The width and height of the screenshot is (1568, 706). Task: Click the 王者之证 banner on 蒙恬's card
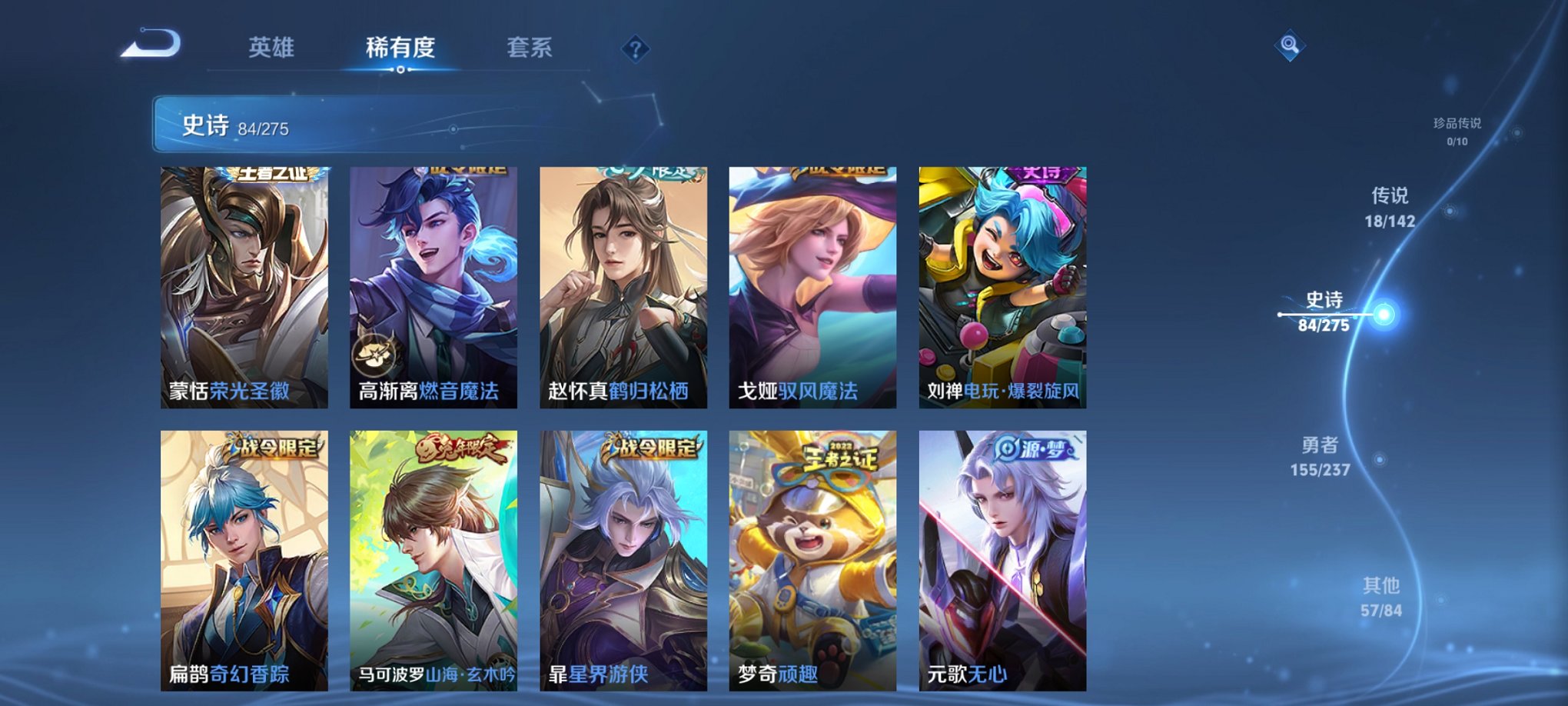click(271, 175)
